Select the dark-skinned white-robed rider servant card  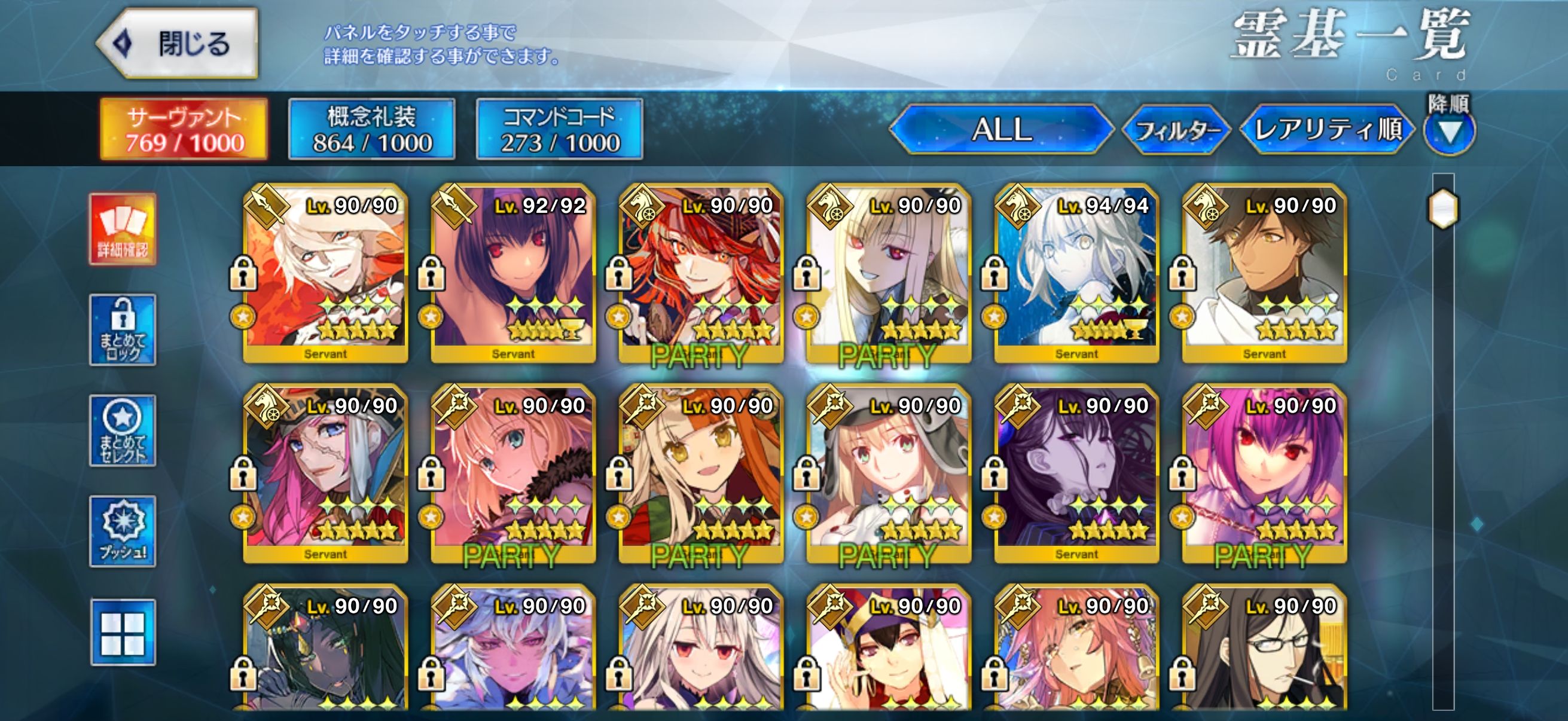pyautogui.click(x=1264, y=273)
